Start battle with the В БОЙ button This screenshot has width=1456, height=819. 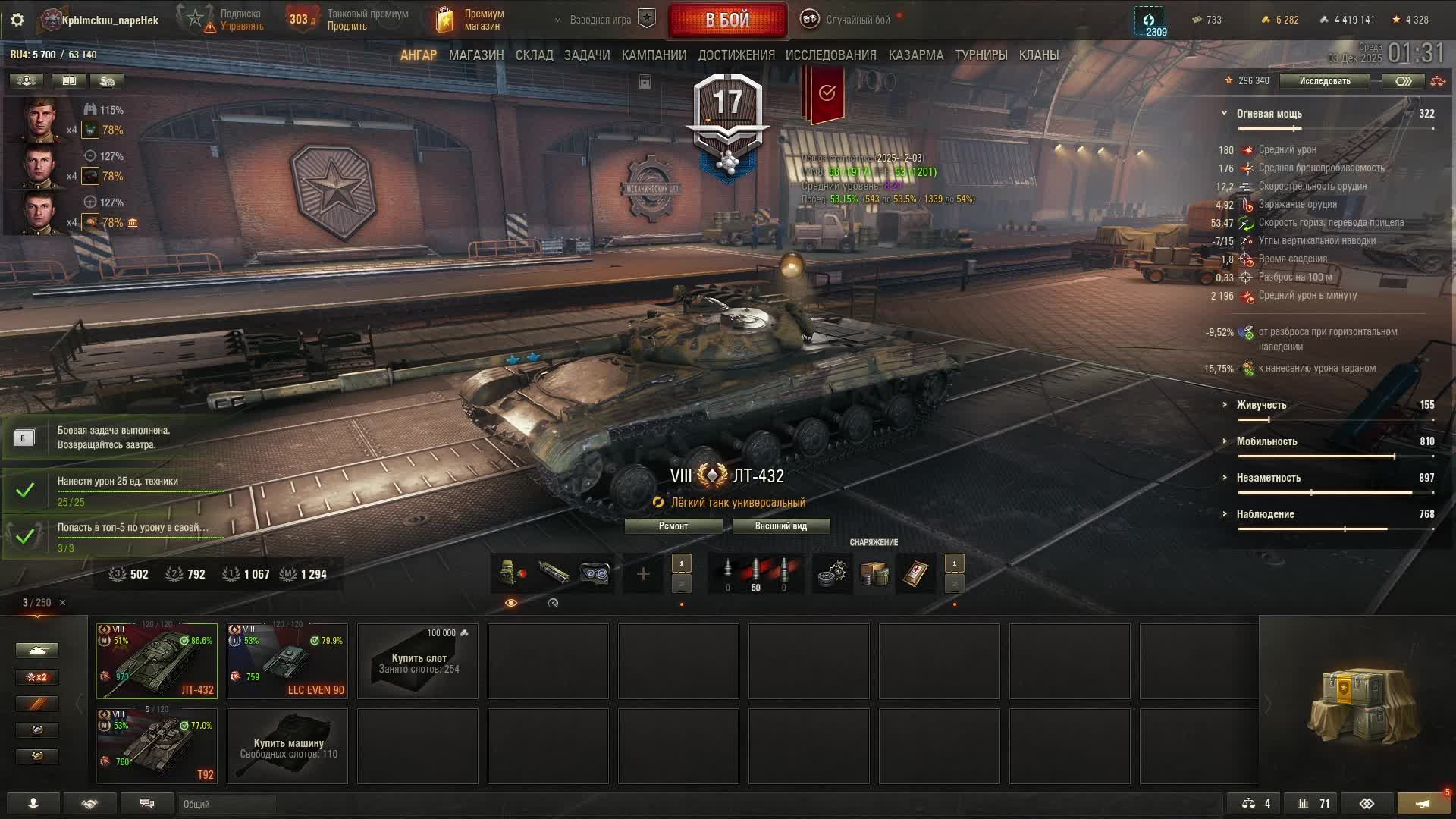tap(727, 20)
